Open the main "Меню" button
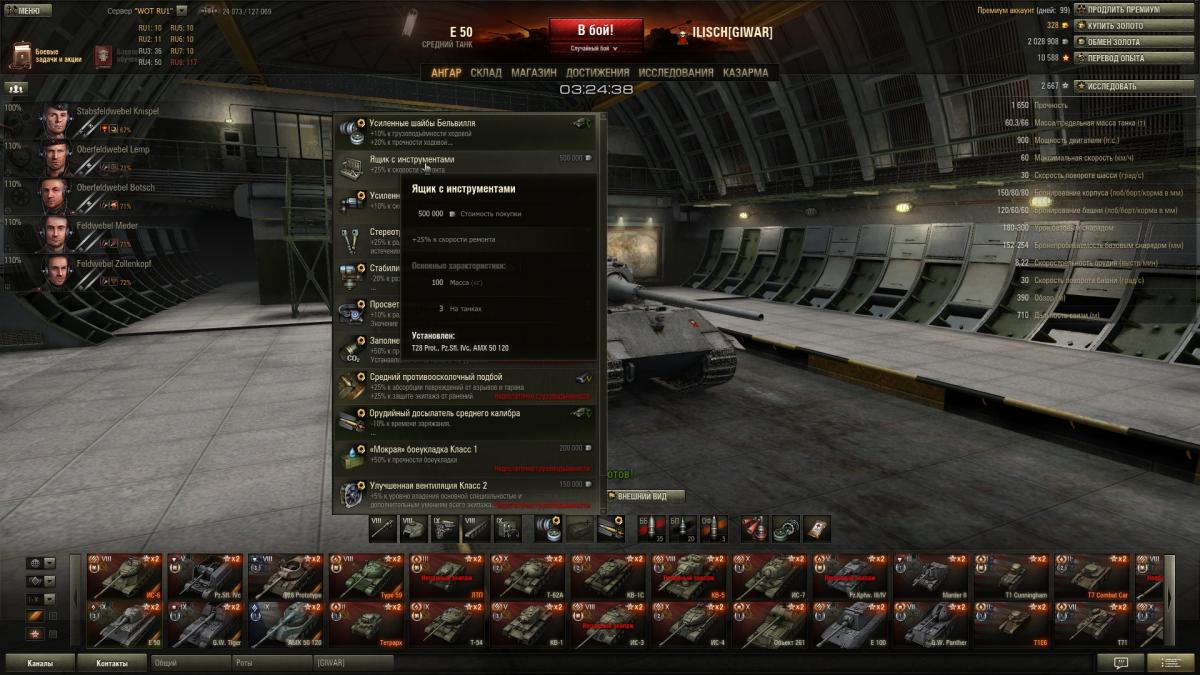The width and height of the screenshot is (1200, 675). [x=28, y=10]
